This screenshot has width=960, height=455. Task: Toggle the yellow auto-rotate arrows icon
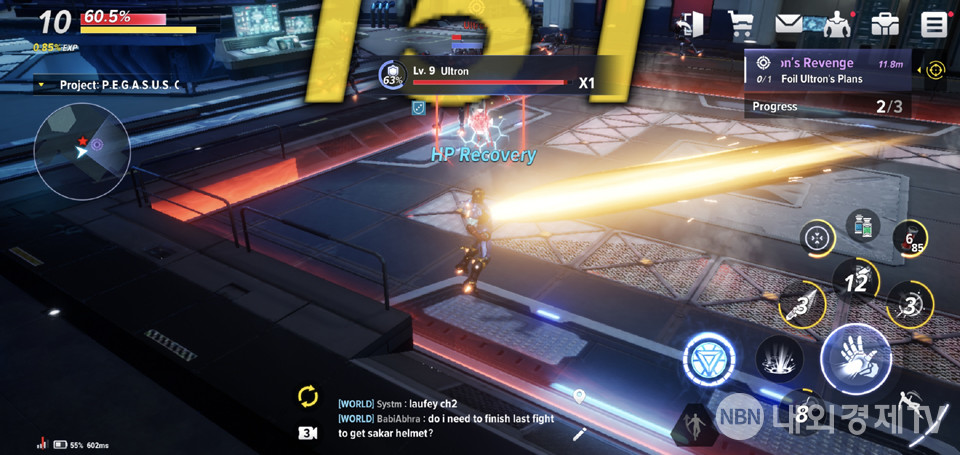(x=308, y=396)
